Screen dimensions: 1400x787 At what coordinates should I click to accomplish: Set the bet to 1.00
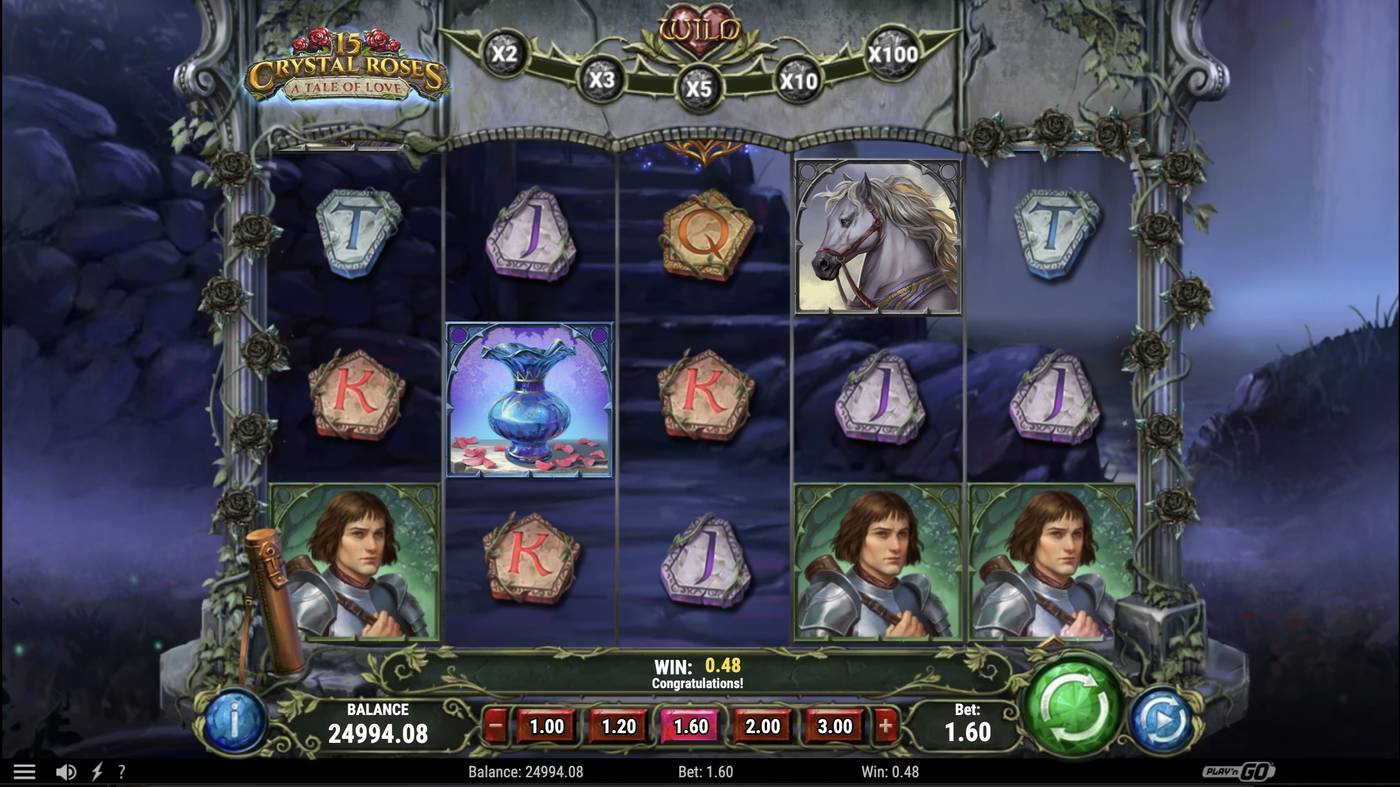pos(546,727)
